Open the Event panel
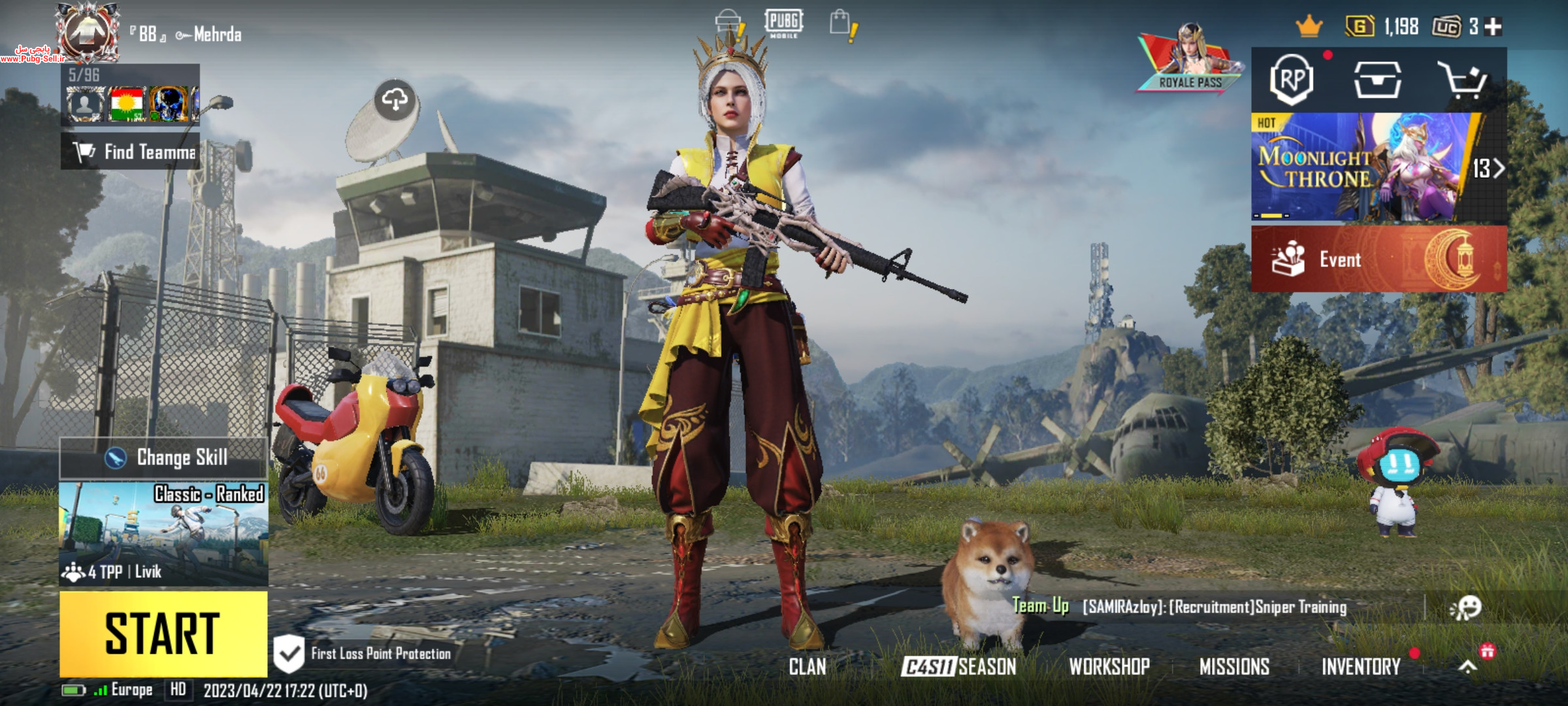The image size is (1568, 706). tap(1379, 260)
